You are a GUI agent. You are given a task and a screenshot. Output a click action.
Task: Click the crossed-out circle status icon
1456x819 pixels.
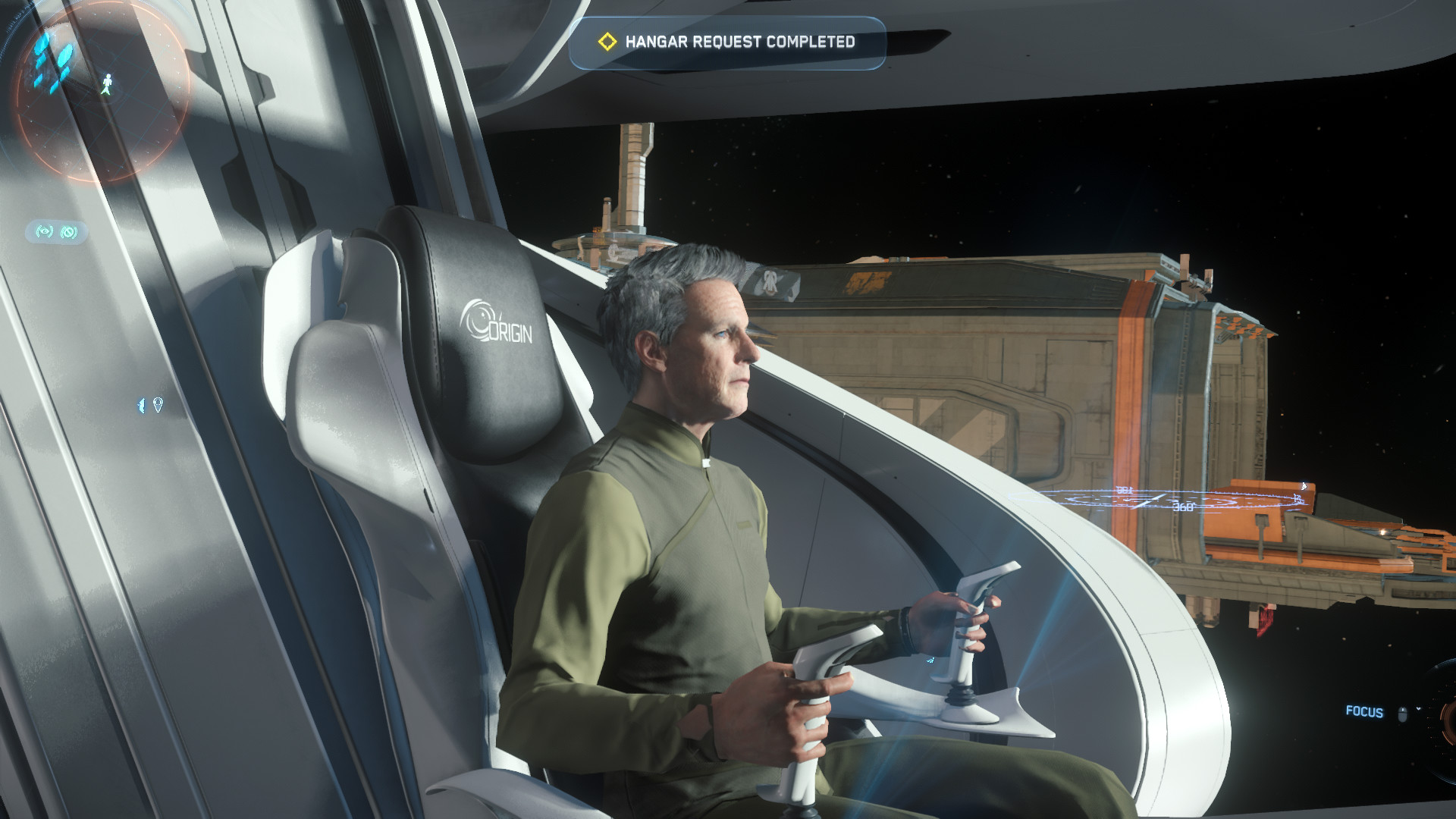(69, 231)
